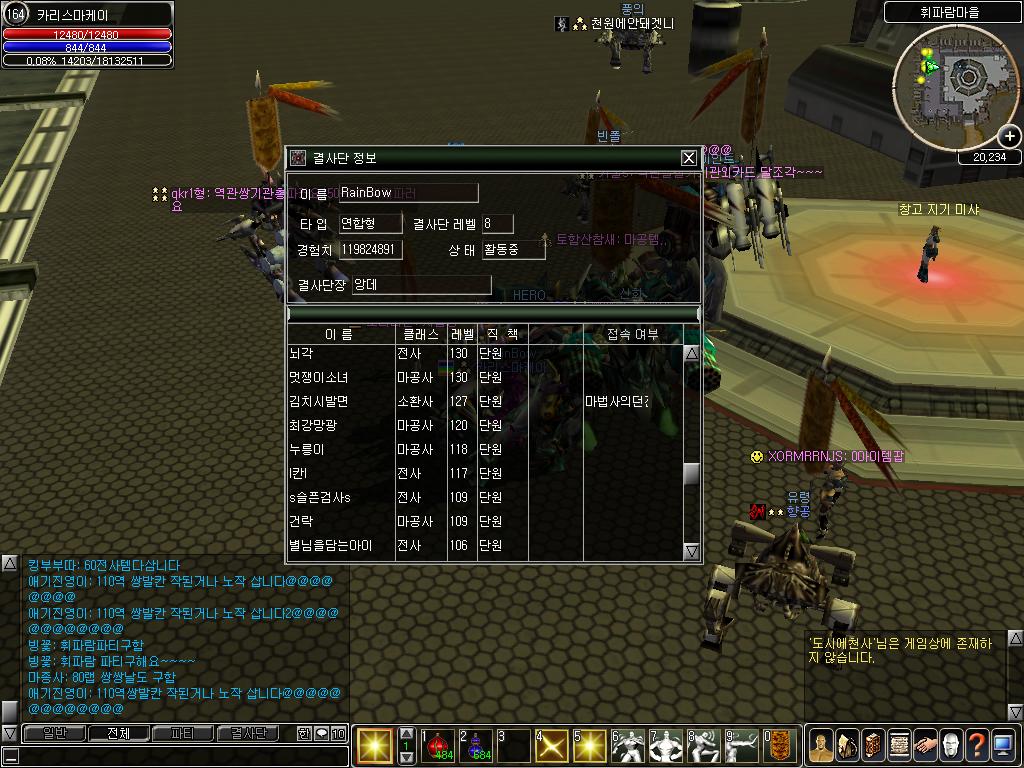Open the handshake icon menu
The width and height of the screenshot is (1024, 768).
[925, 745]
